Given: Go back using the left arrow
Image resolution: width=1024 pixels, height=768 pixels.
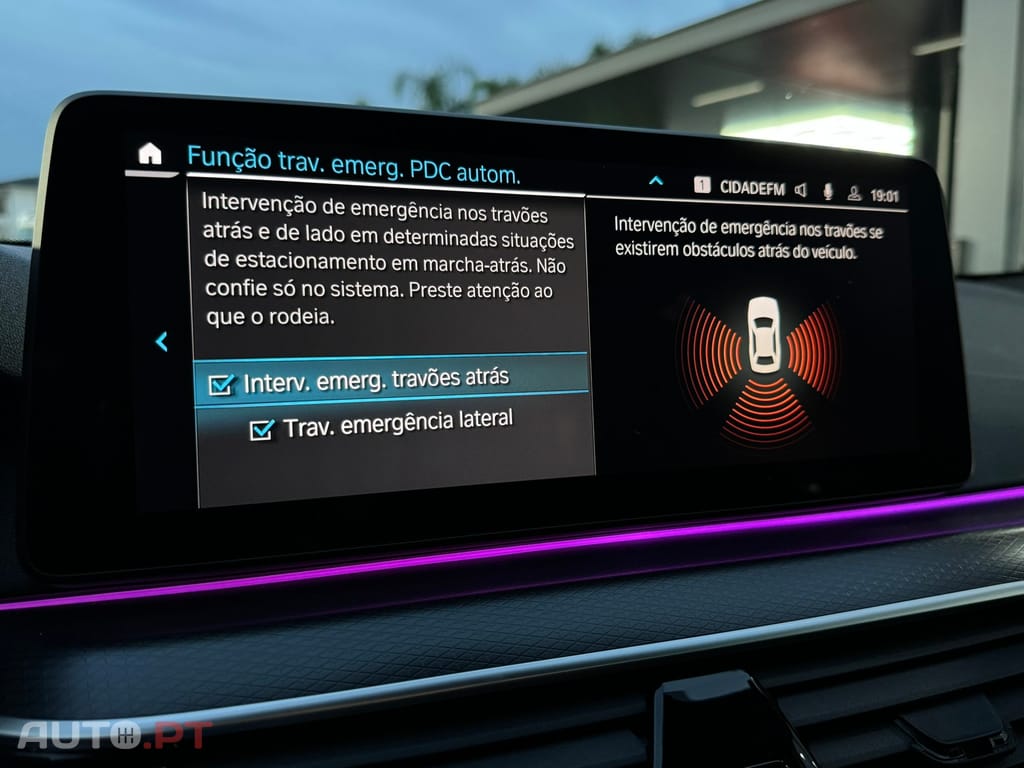Looking at the screenshot, I should pyautogui.click(x=161, y=342).
